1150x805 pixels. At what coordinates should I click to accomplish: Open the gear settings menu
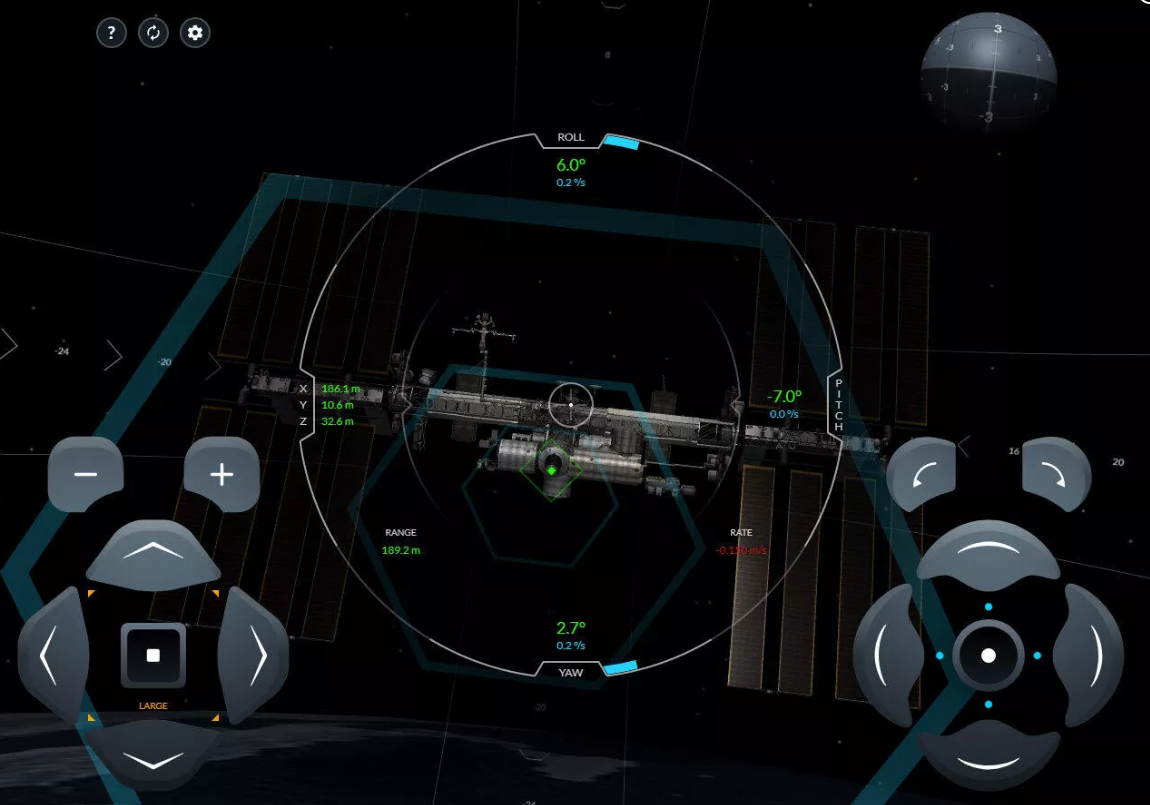pyautogui.click(x=195, y=33)
